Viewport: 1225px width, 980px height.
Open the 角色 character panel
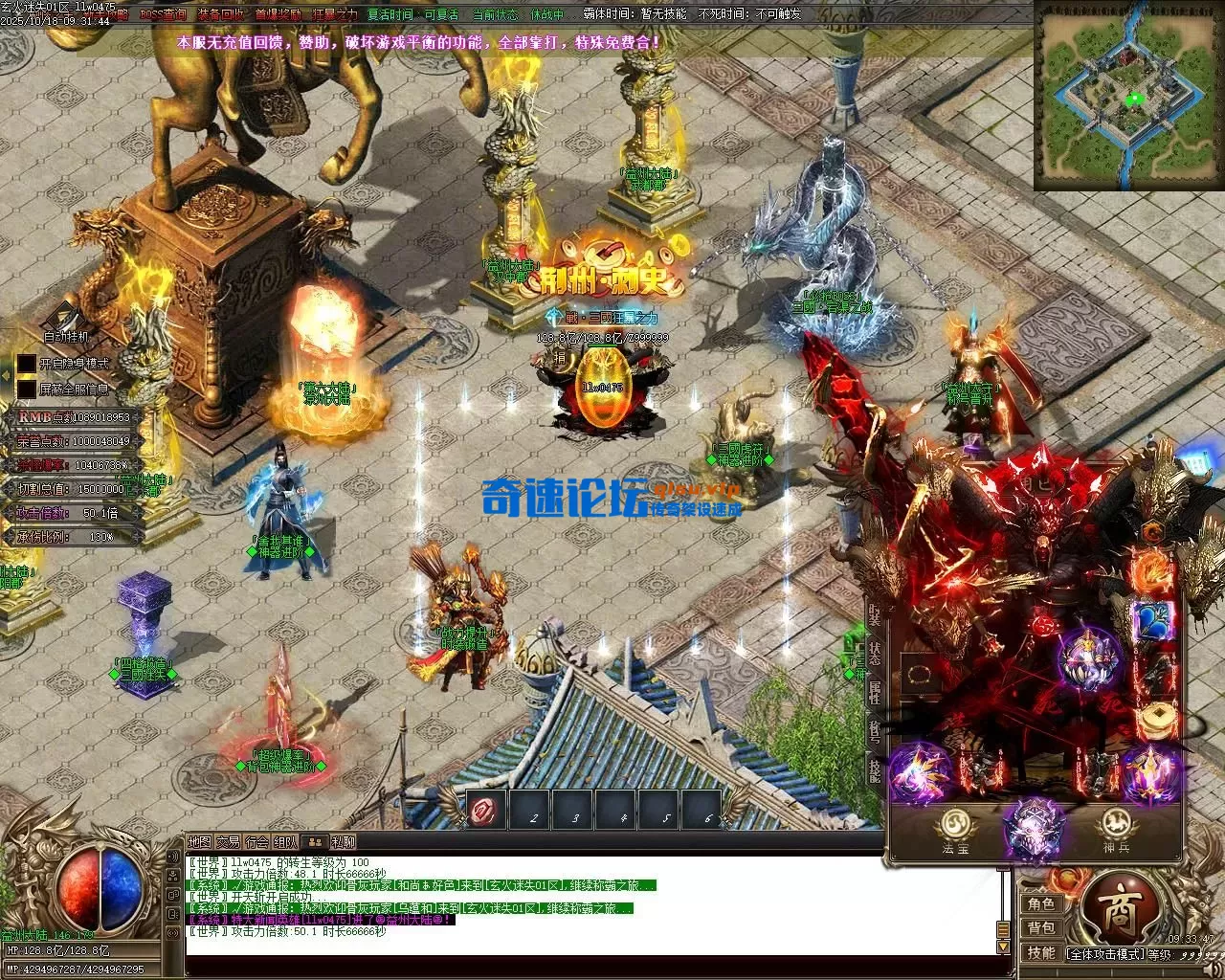1041,904
